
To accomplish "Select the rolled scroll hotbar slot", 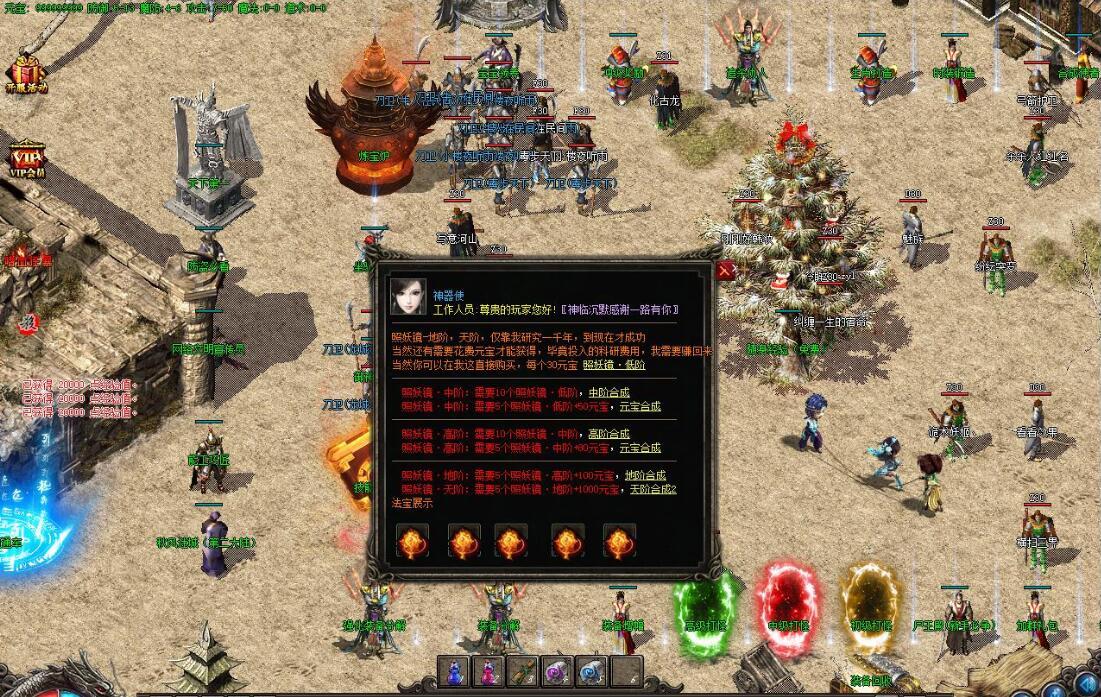I will (523, 671).
